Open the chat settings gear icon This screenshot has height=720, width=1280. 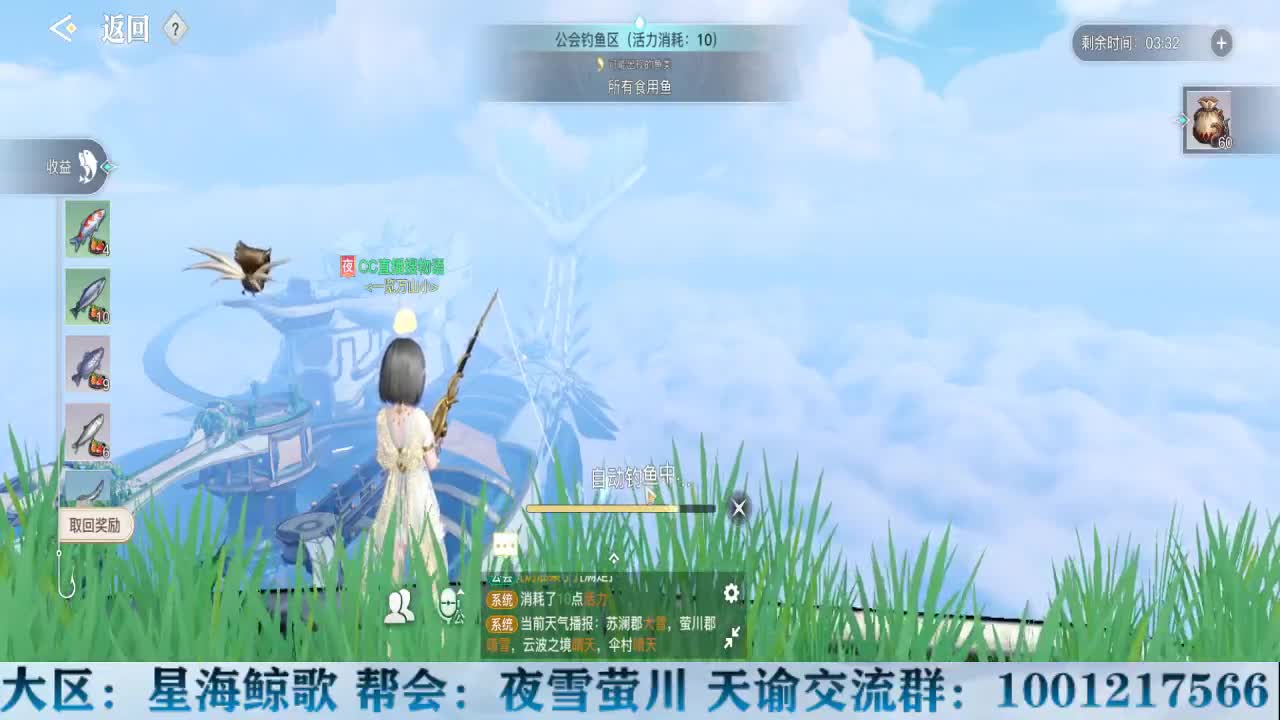pos(731,593)
